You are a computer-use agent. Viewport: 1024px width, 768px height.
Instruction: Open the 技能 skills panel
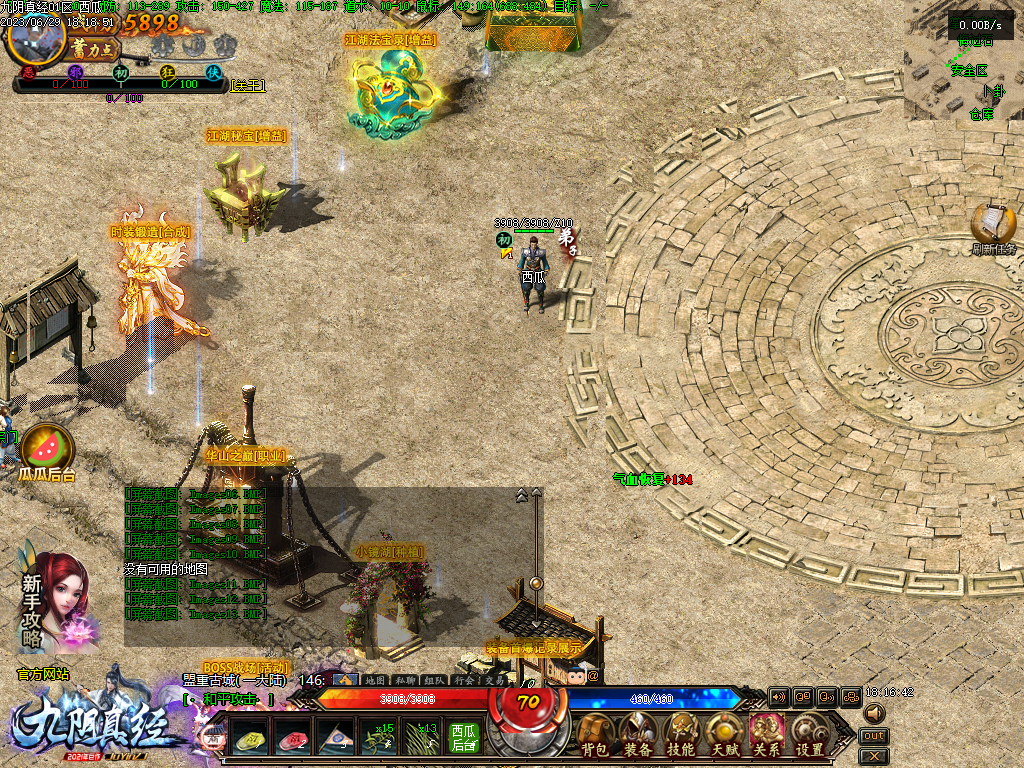tap(681, 735)
